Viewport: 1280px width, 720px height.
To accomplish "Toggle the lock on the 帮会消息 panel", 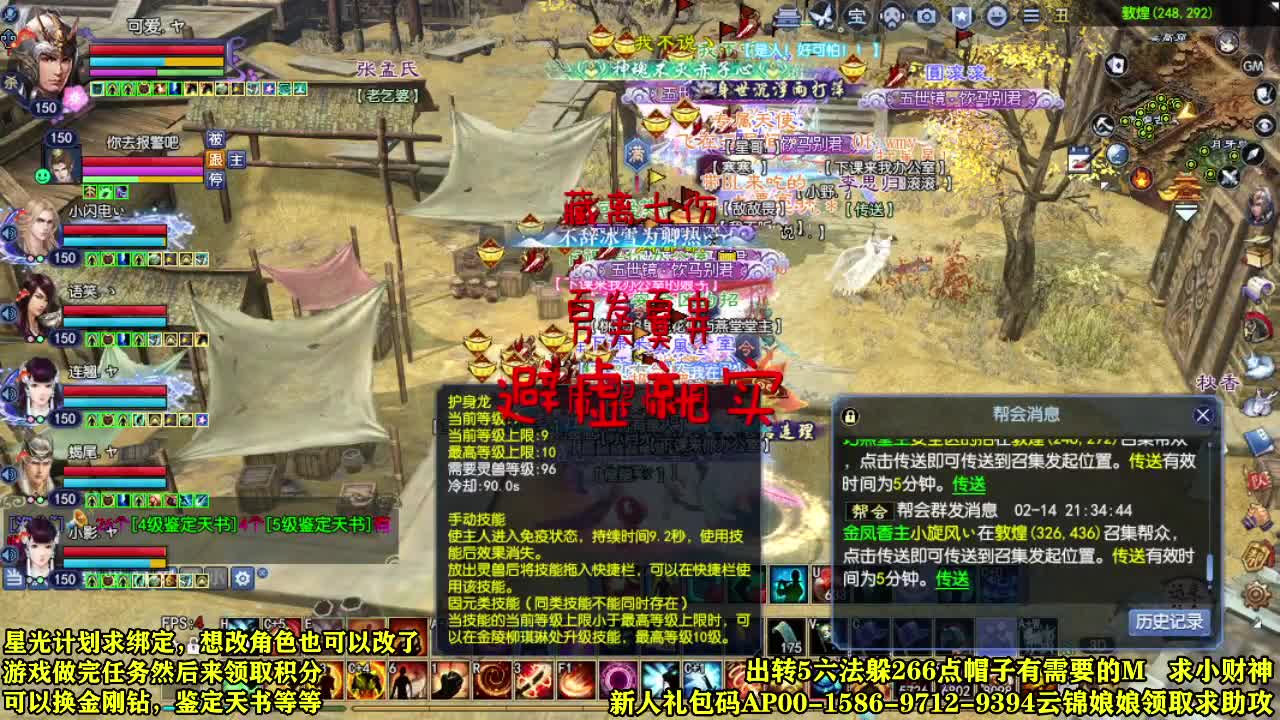I will tap(850, 415).
